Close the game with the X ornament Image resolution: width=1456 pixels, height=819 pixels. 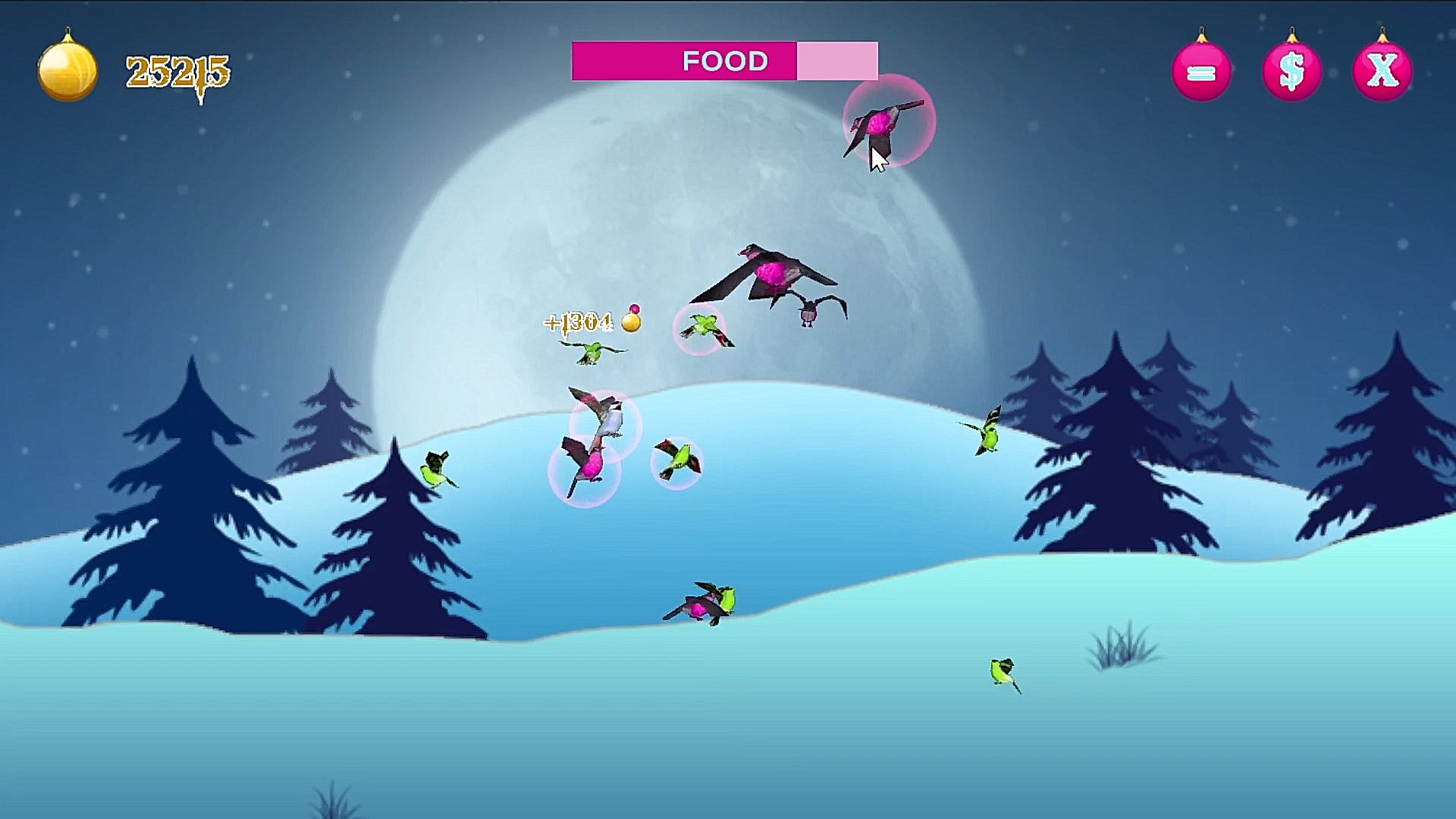pos(1382,72)
